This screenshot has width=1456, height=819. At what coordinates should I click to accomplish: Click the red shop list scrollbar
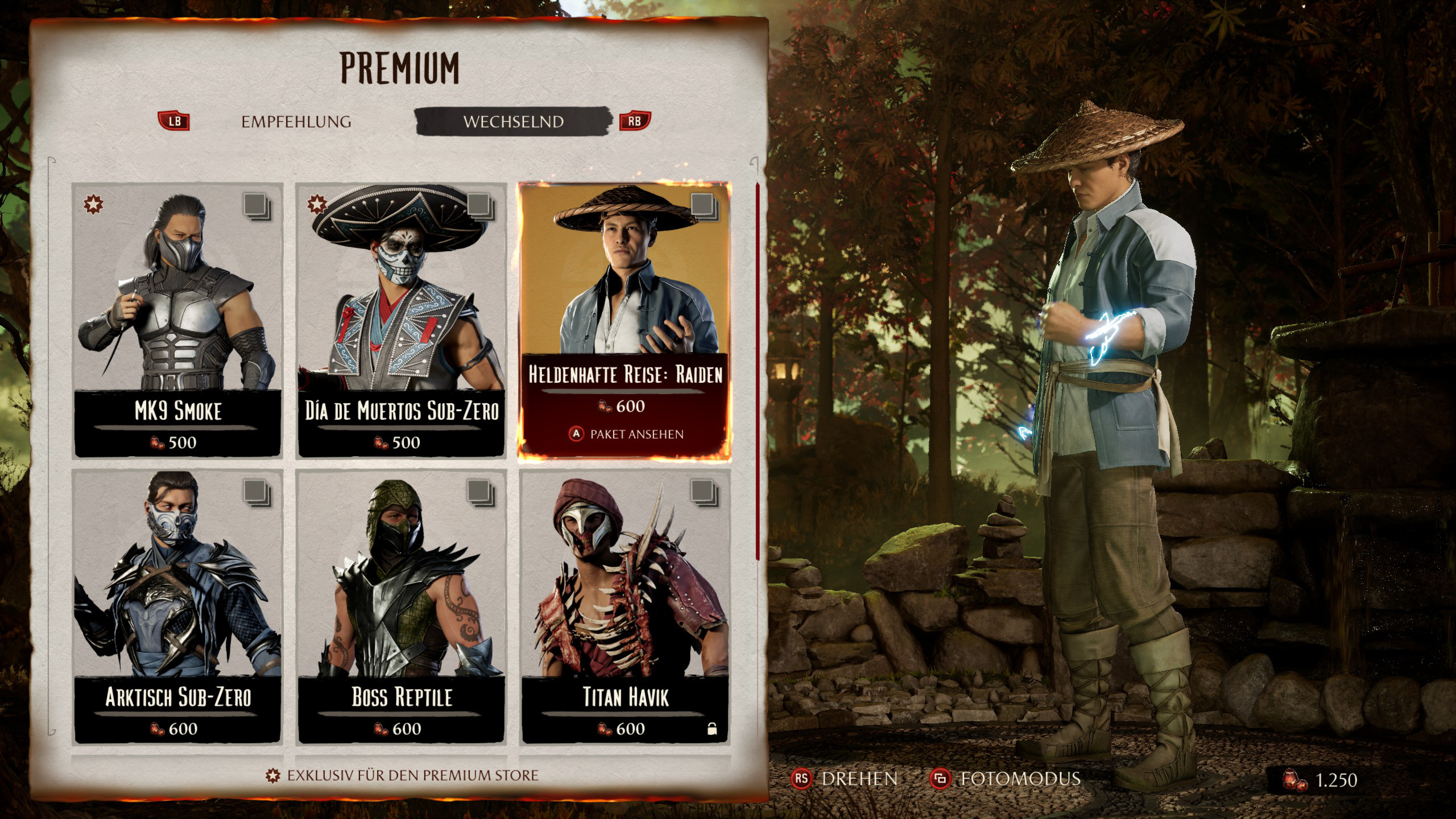point(757,370)
